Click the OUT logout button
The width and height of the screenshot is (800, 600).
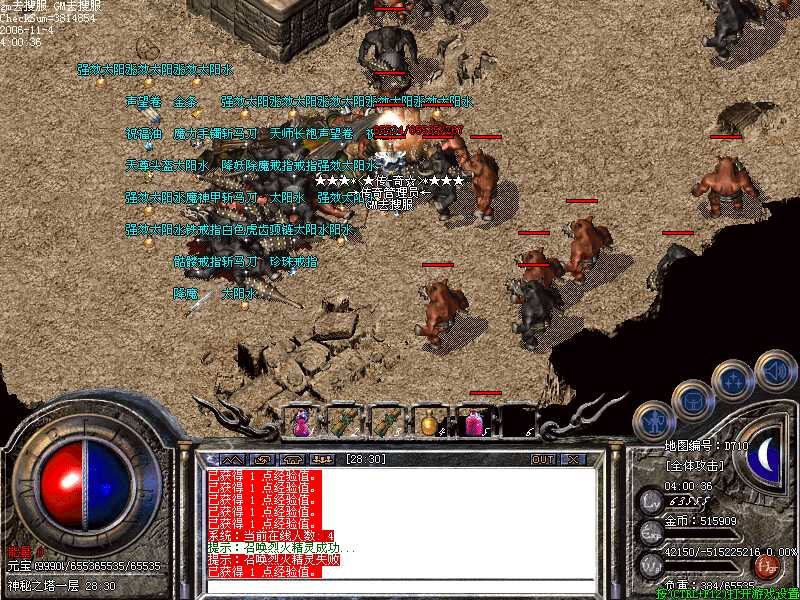pos(543,459)
